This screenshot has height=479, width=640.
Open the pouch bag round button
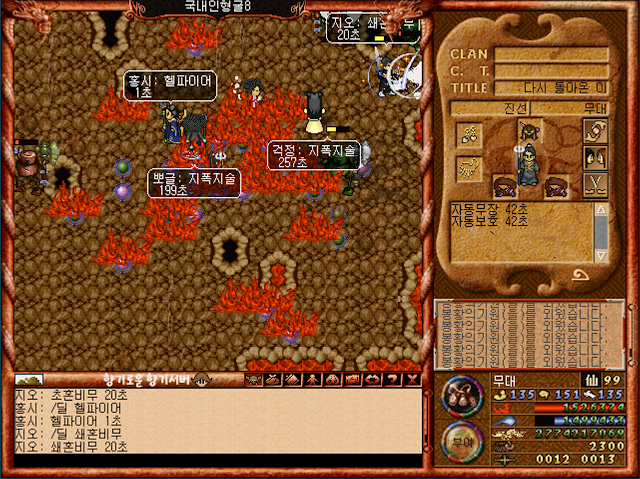click(461, 395)
